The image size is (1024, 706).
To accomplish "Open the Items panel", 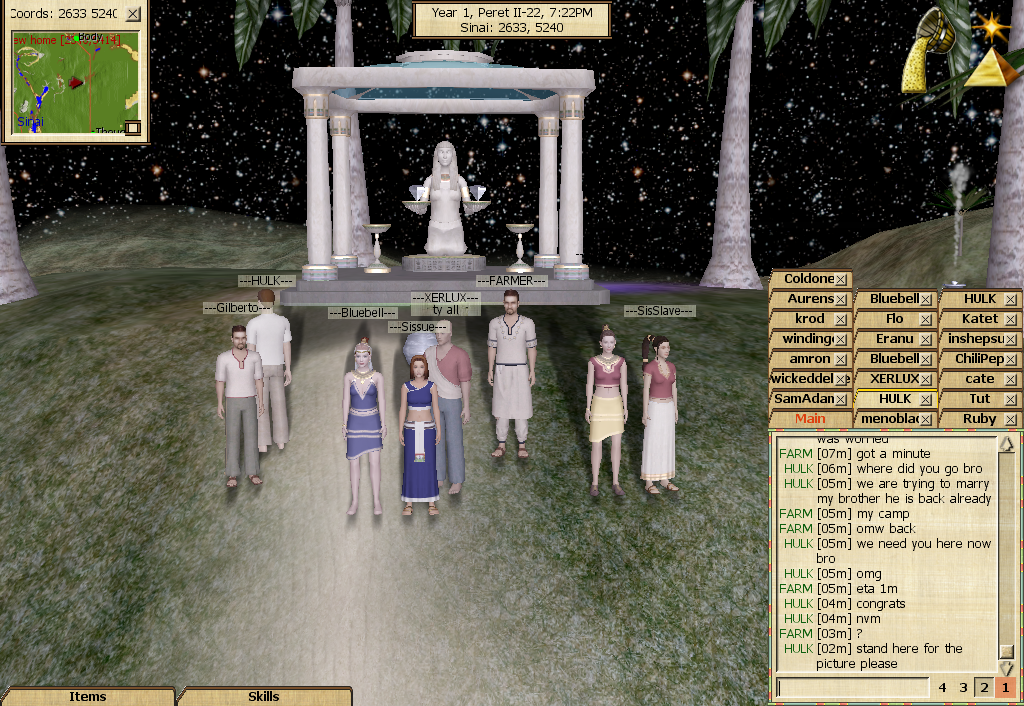I will [x=88, y=696].
